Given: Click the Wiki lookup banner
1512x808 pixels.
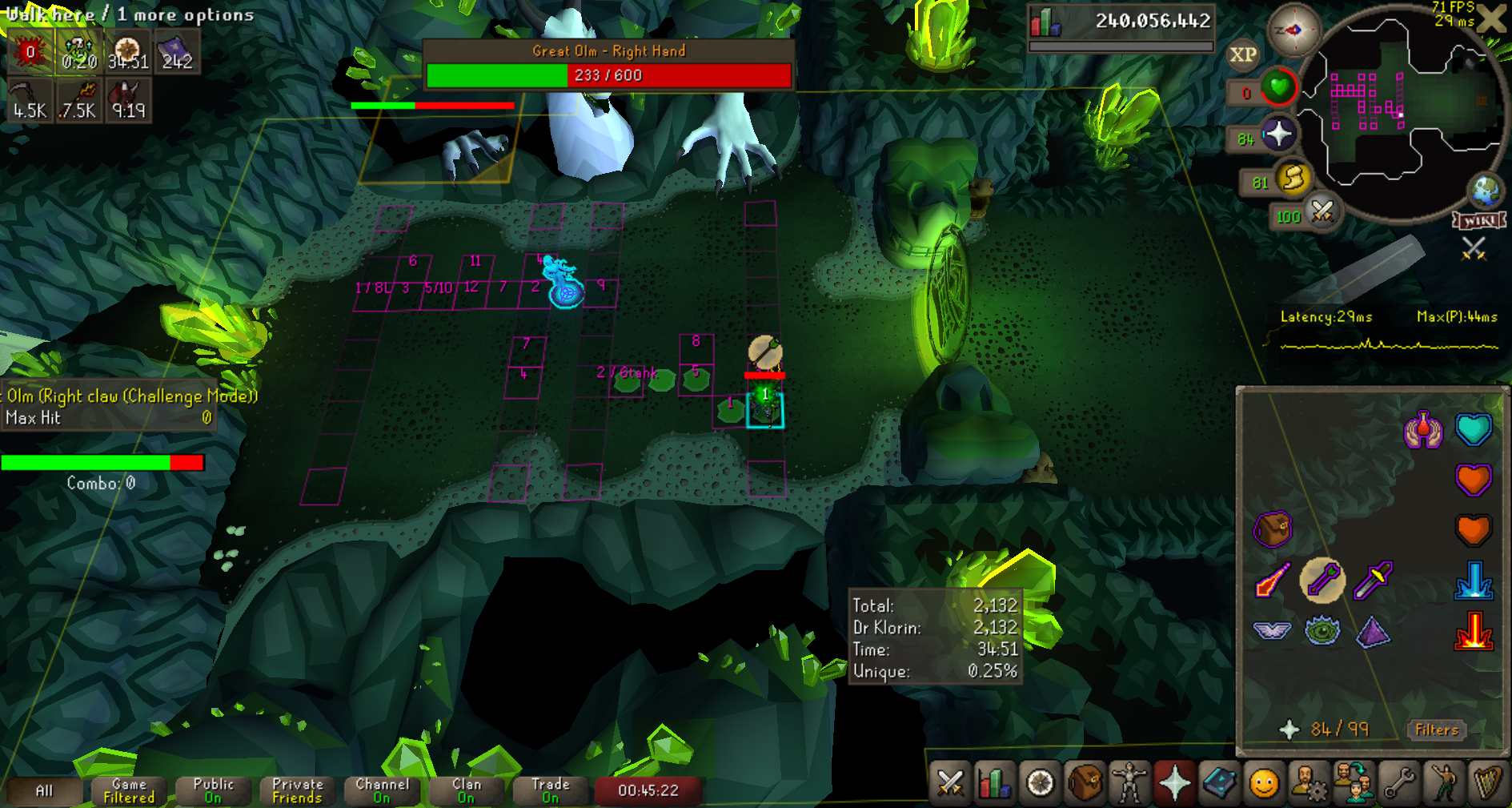Looking at the screenshot, I should tap(1480, 220).
